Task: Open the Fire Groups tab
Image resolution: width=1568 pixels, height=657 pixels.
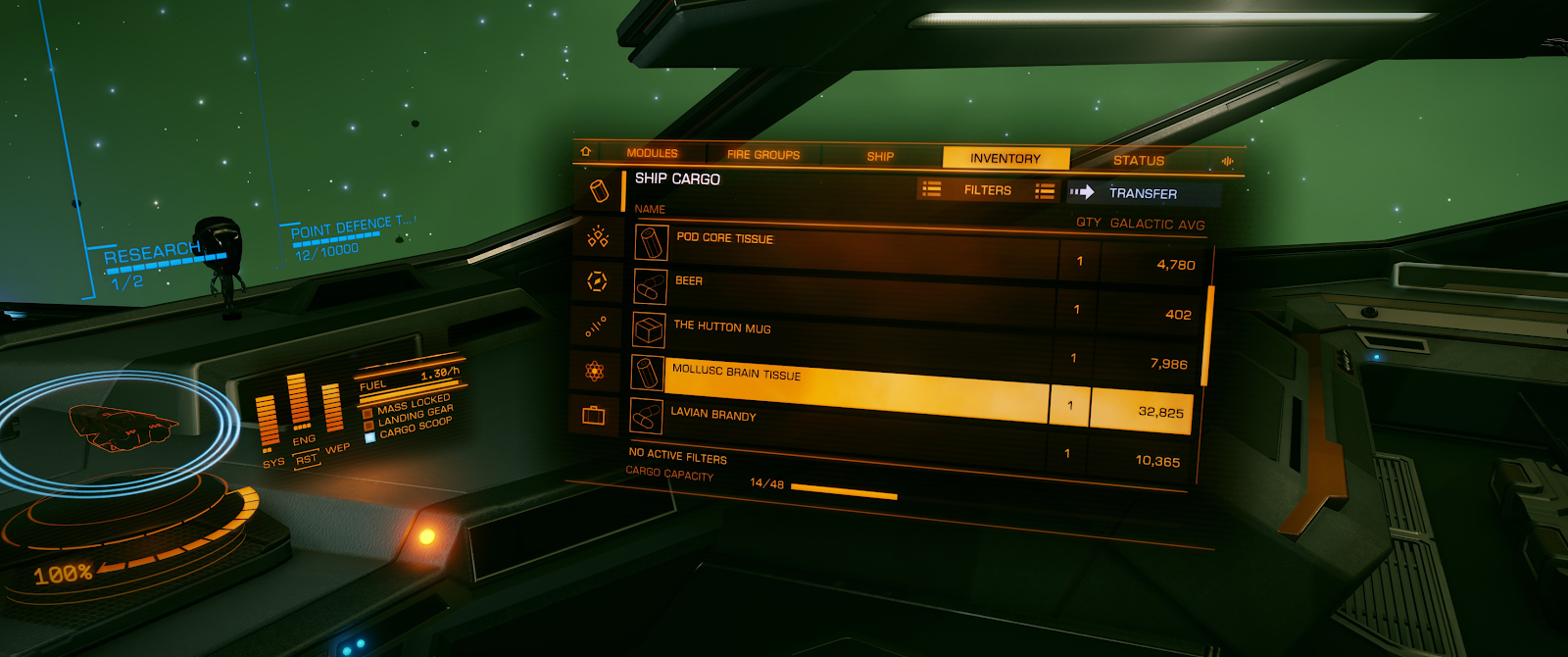Action: click(x=762, y=155)
